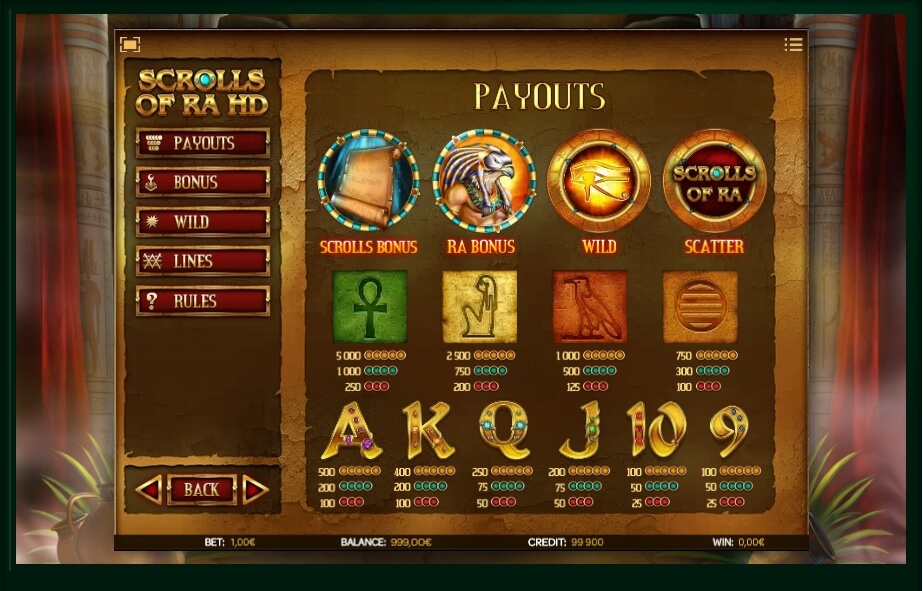Viewport: 923px width, 591px height.
Task: View the Rules page
Action: (x=203, y=301)
